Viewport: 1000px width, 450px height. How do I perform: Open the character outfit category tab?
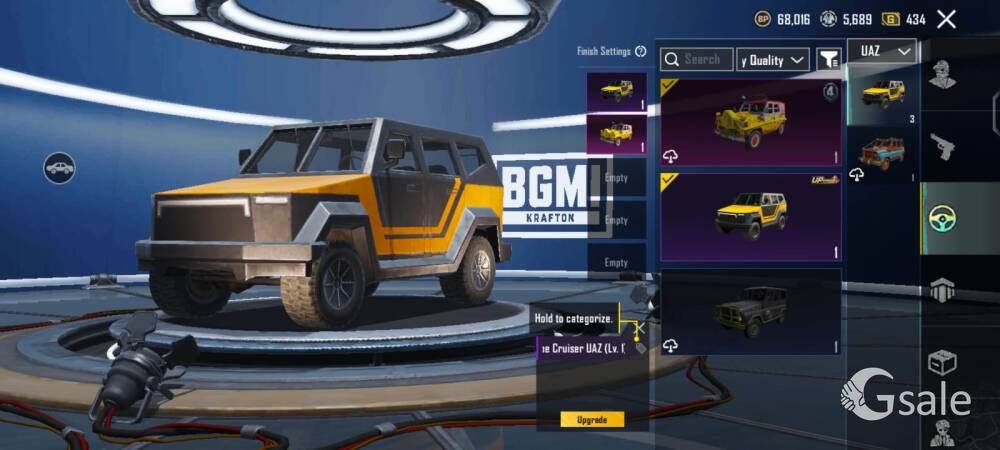click(x=941, y=76)
